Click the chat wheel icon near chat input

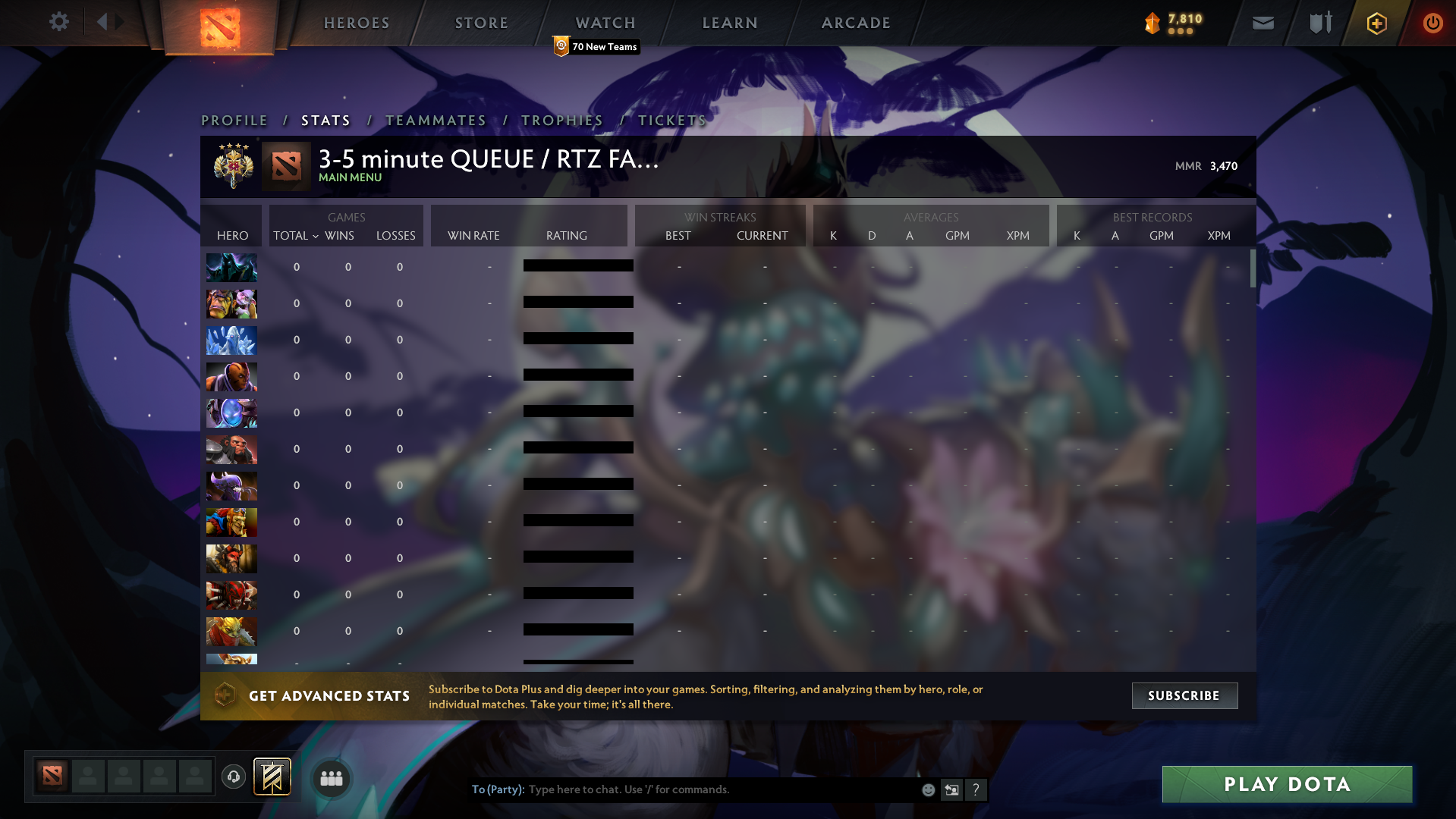pyautogui.click(x=951, y=789)
